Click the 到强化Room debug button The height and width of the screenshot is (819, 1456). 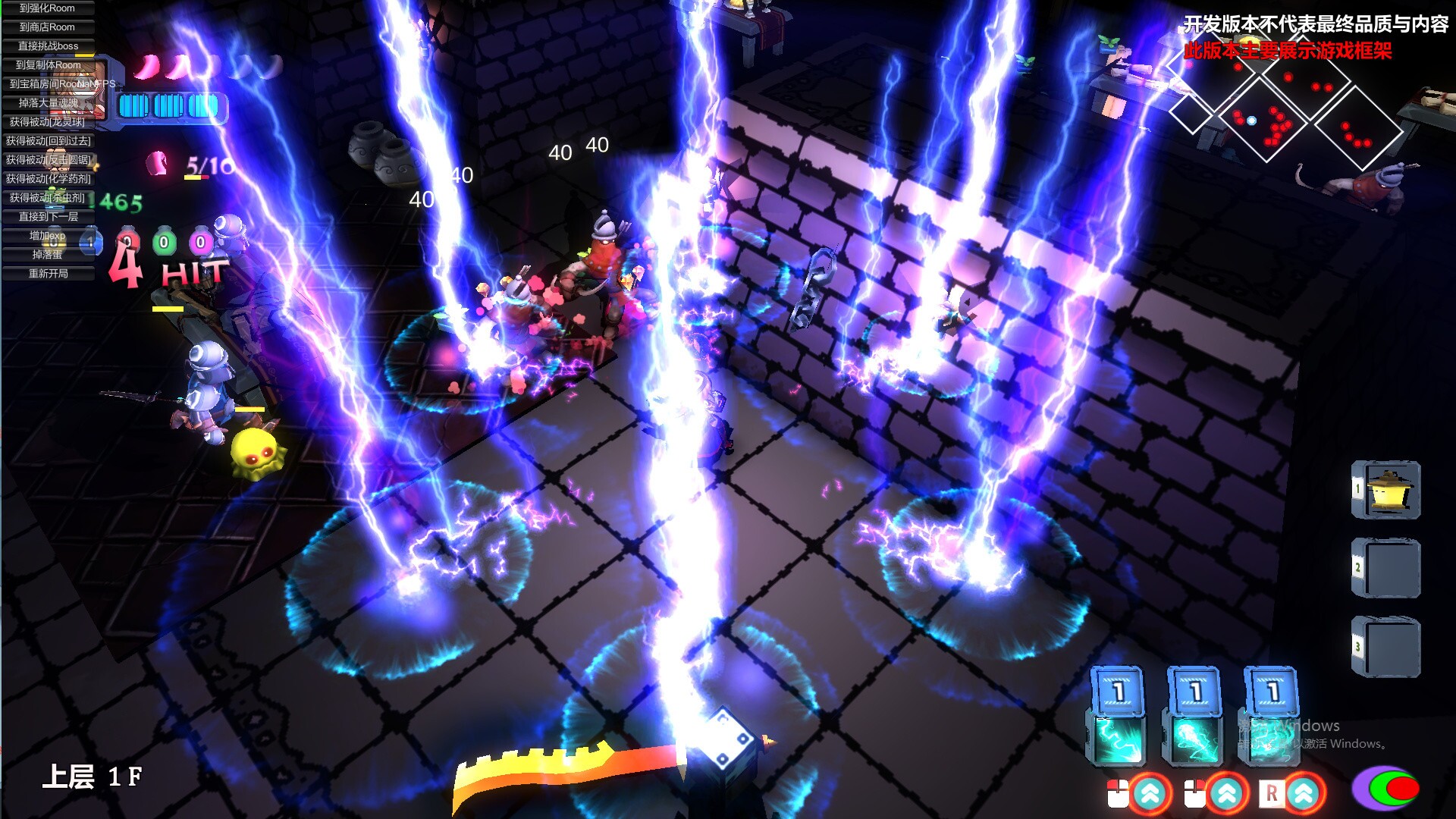point(47,8)
